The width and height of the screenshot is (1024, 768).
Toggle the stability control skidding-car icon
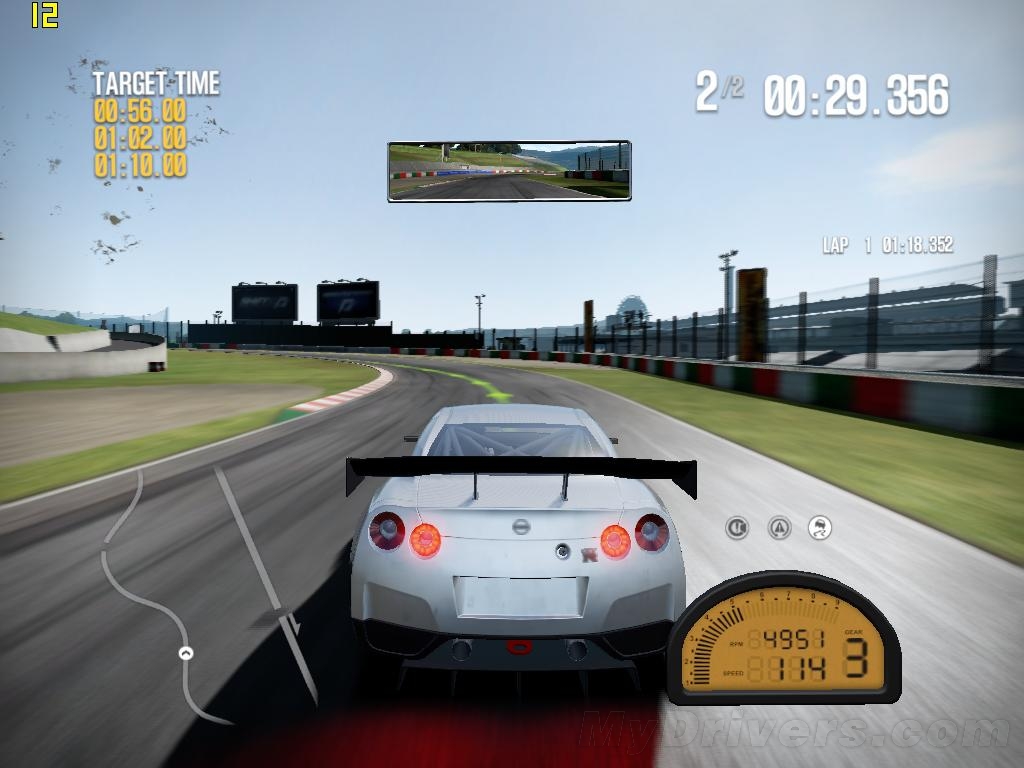click(820, 527)
